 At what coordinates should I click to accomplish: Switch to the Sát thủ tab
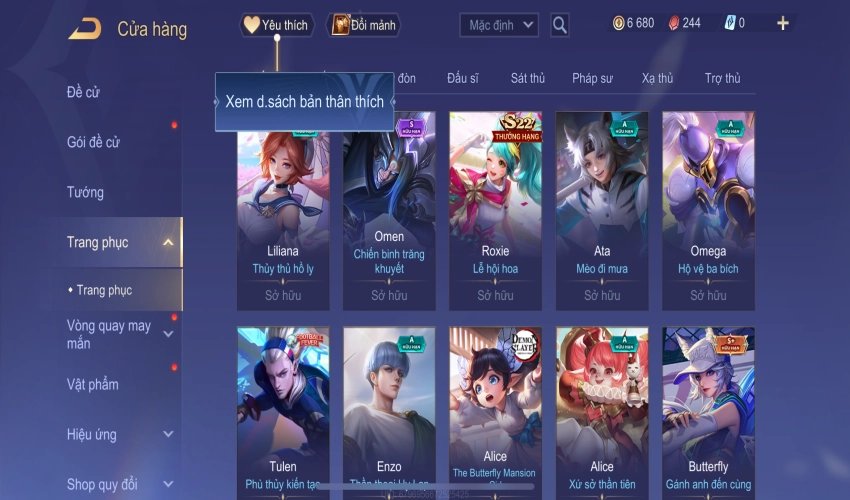527,78
